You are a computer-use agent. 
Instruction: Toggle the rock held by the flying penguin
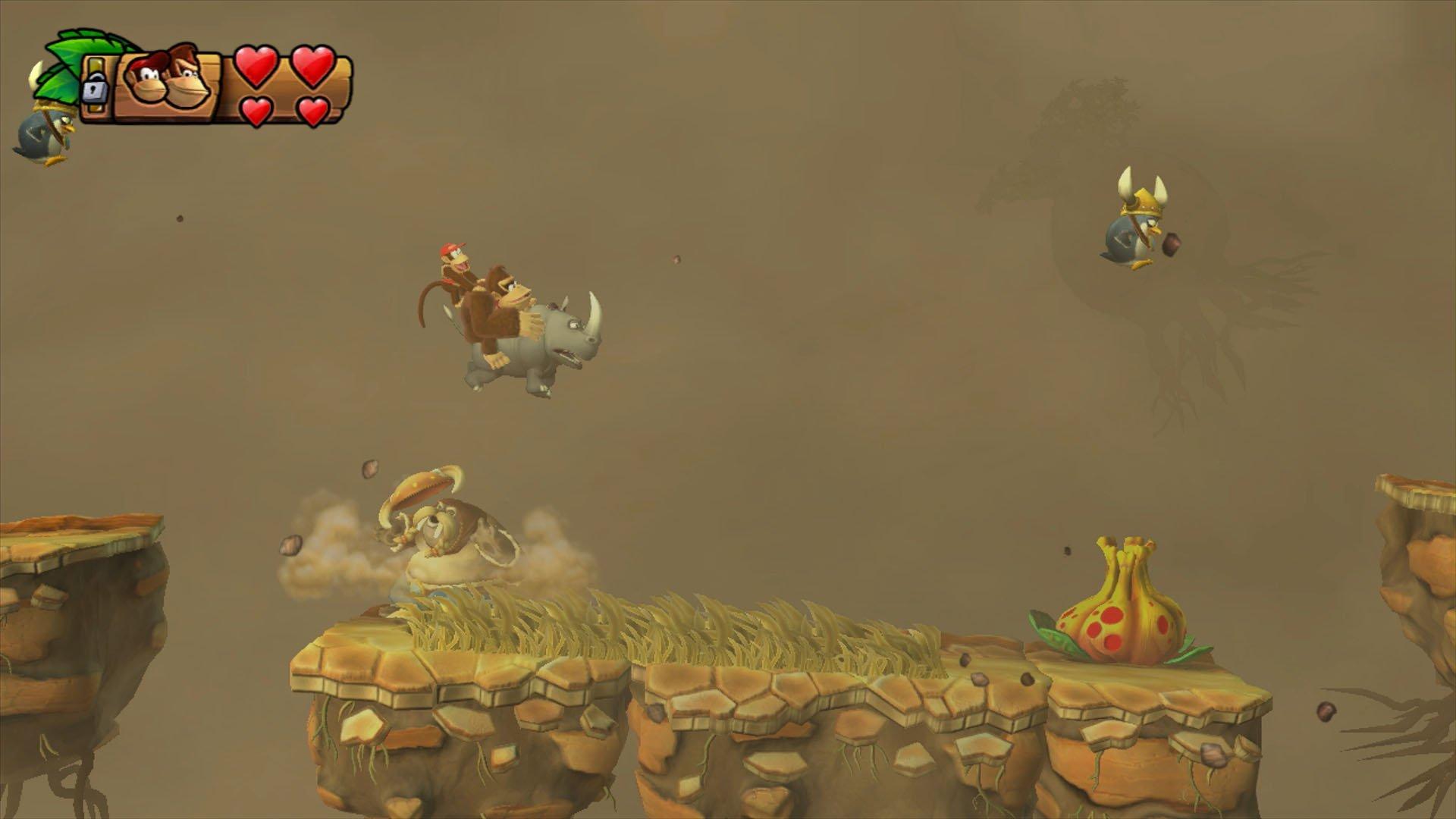(1172, 243)
